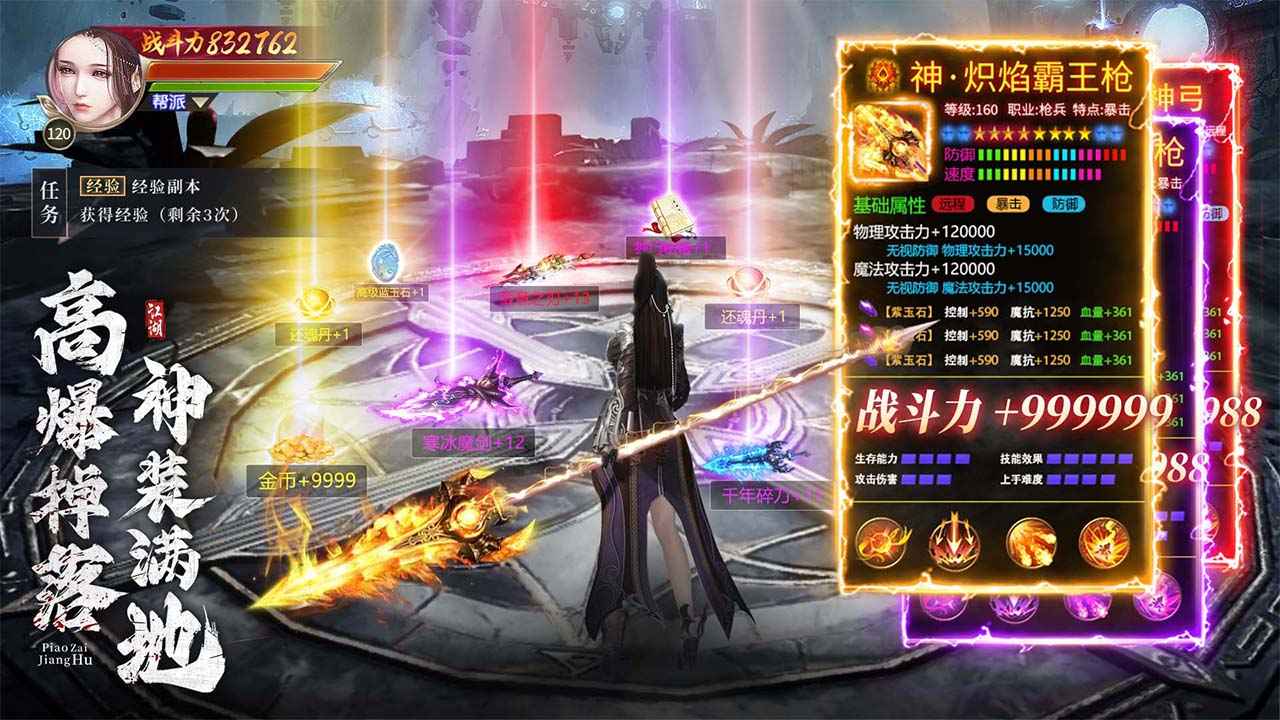Select the downward-arrows skill icon
The height and width of the screenshot is (720, 1280).
(955, 540)
